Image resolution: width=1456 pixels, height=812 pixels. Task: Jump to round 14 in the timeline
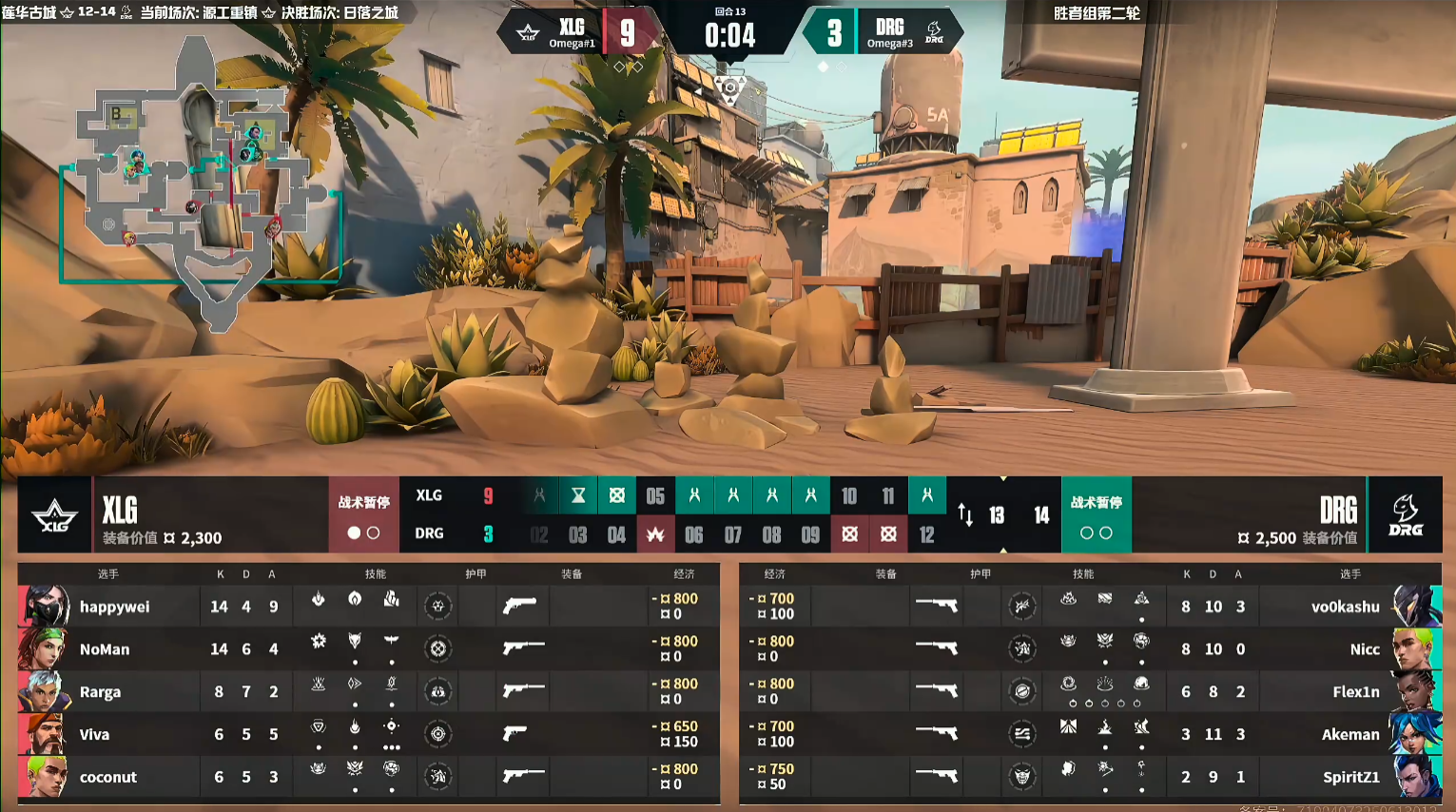[1041, 515]
